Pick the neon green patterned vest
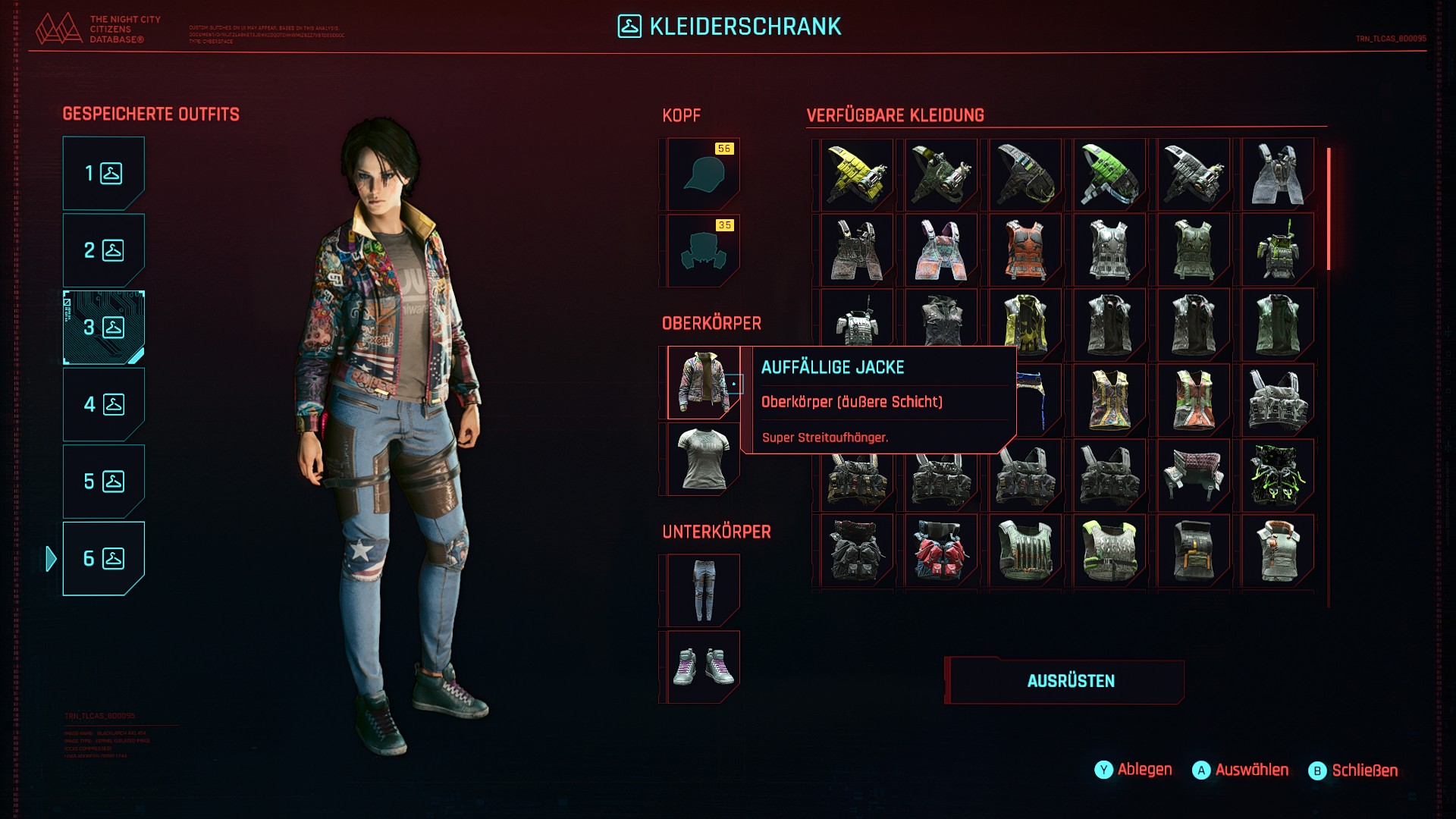 pyautogui.click(x=1278, y=475)
